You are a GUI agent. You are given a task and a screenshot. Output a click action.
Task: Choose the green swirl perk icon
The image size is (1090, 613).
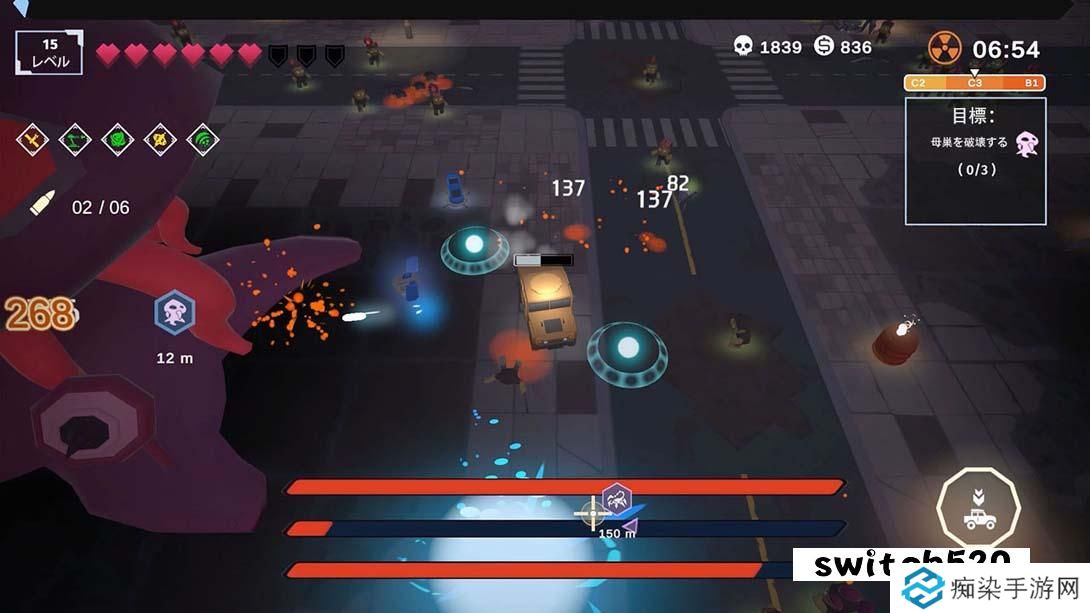118,140
